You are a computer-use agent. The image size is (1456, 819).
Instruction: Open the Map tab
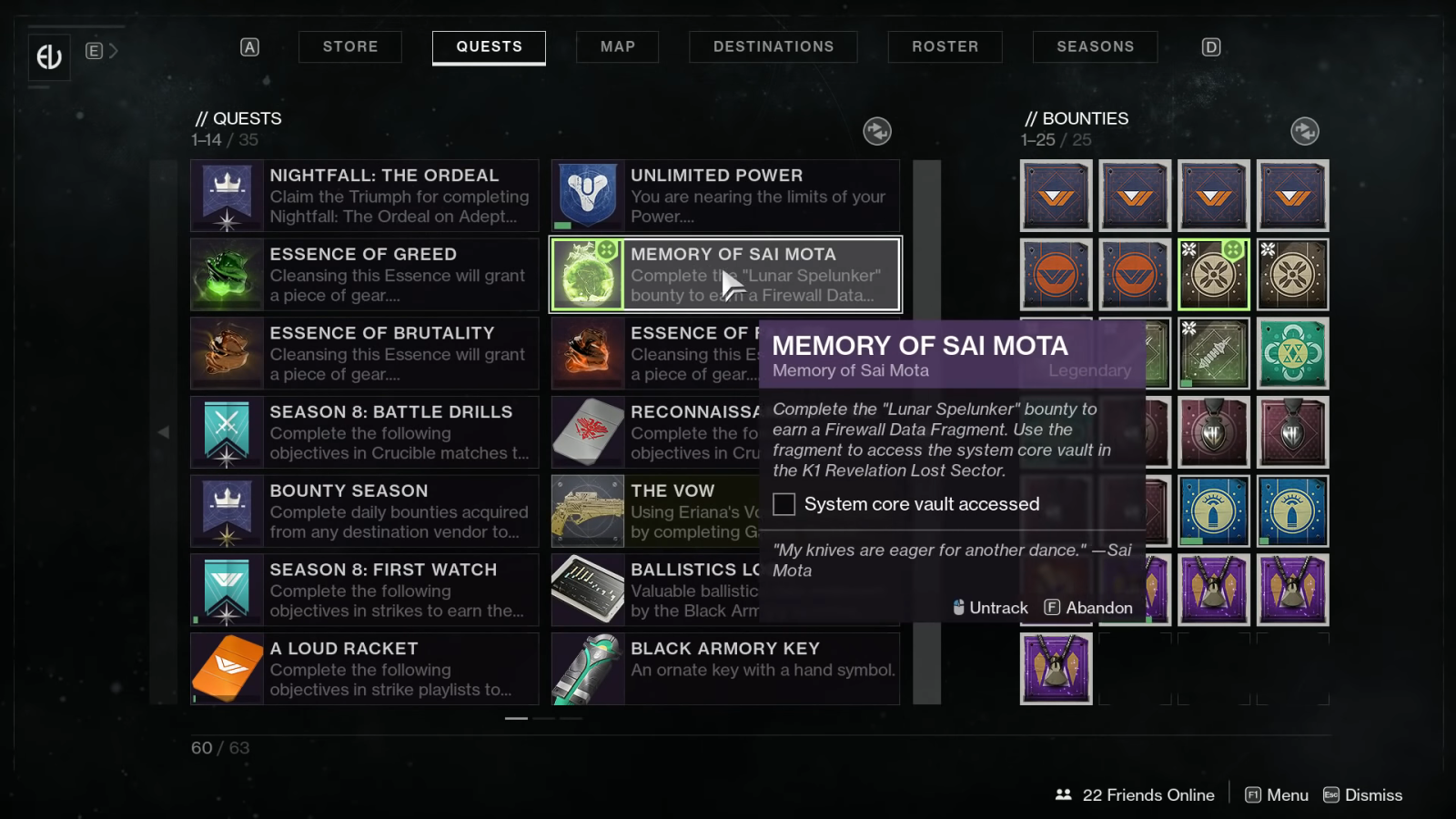[x=617, y=46]
